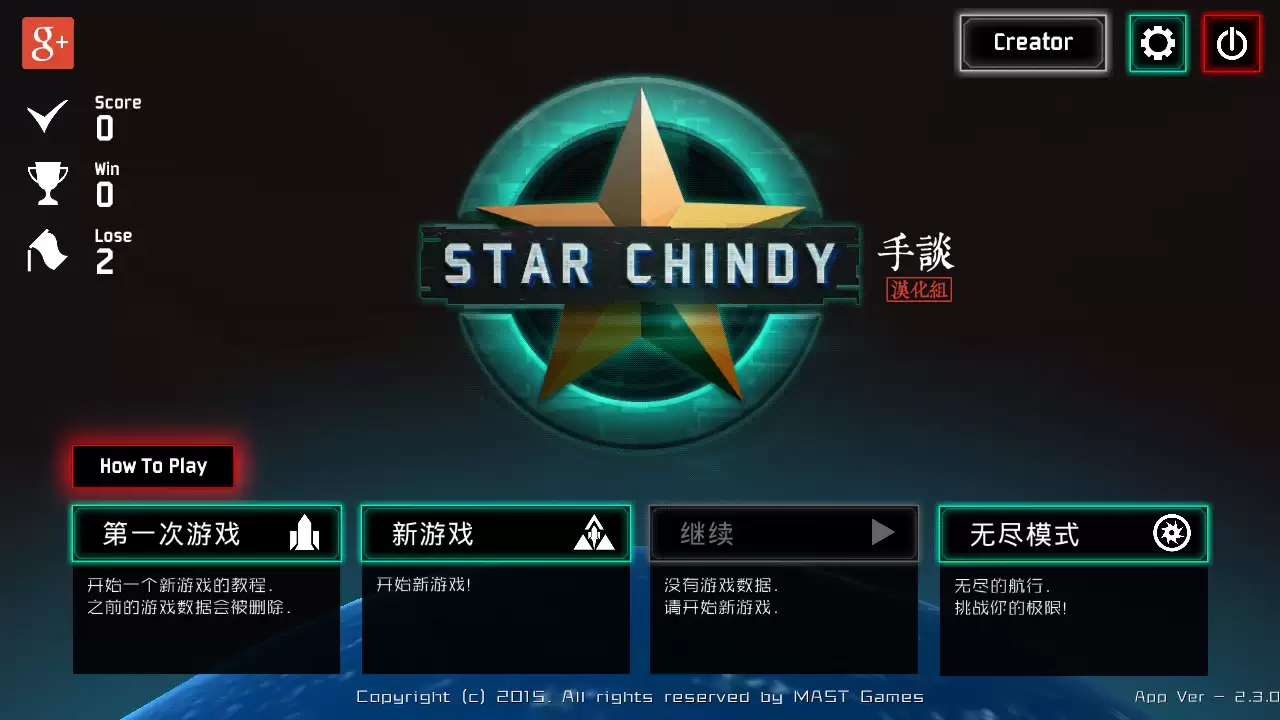Begin a new game via 新游戏
Screen dimensions: 1280x720
pos(470,534)
